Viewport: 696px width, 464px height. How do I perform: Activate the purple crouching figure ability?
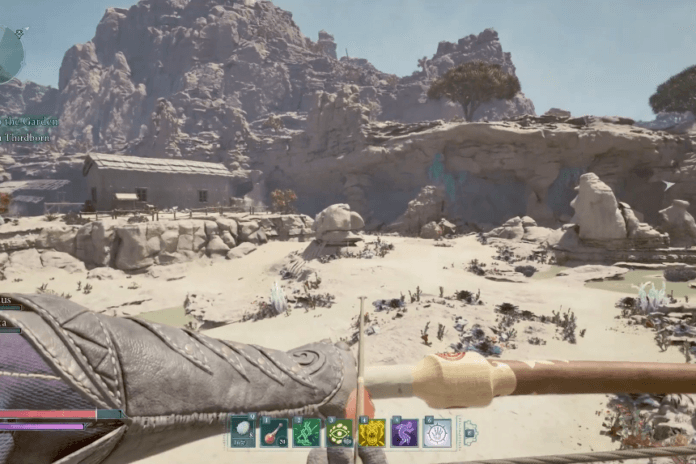pos(405,432)
